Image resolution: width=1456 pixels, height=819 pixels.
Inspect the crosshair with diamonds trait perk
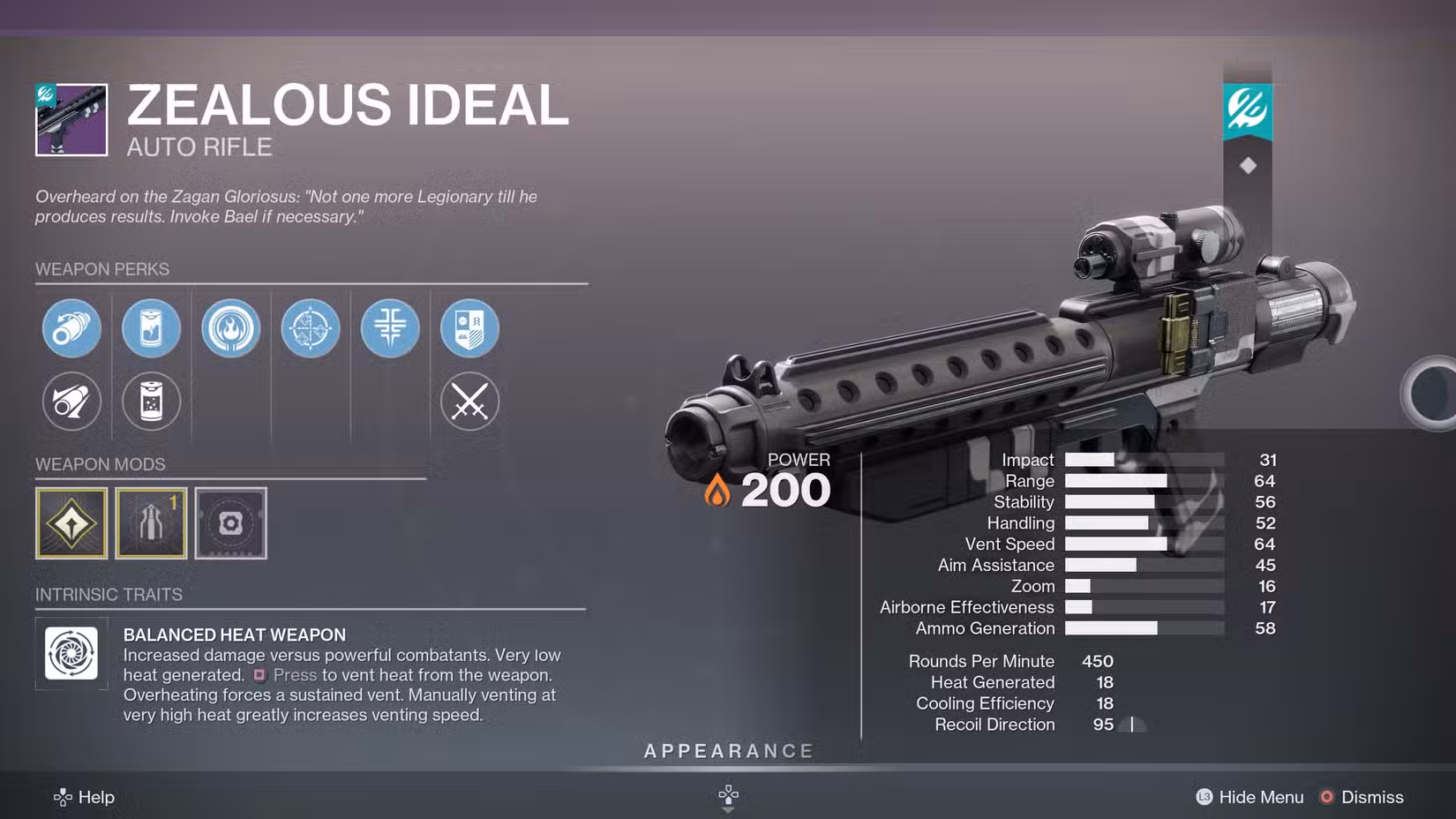click(310, 328)
